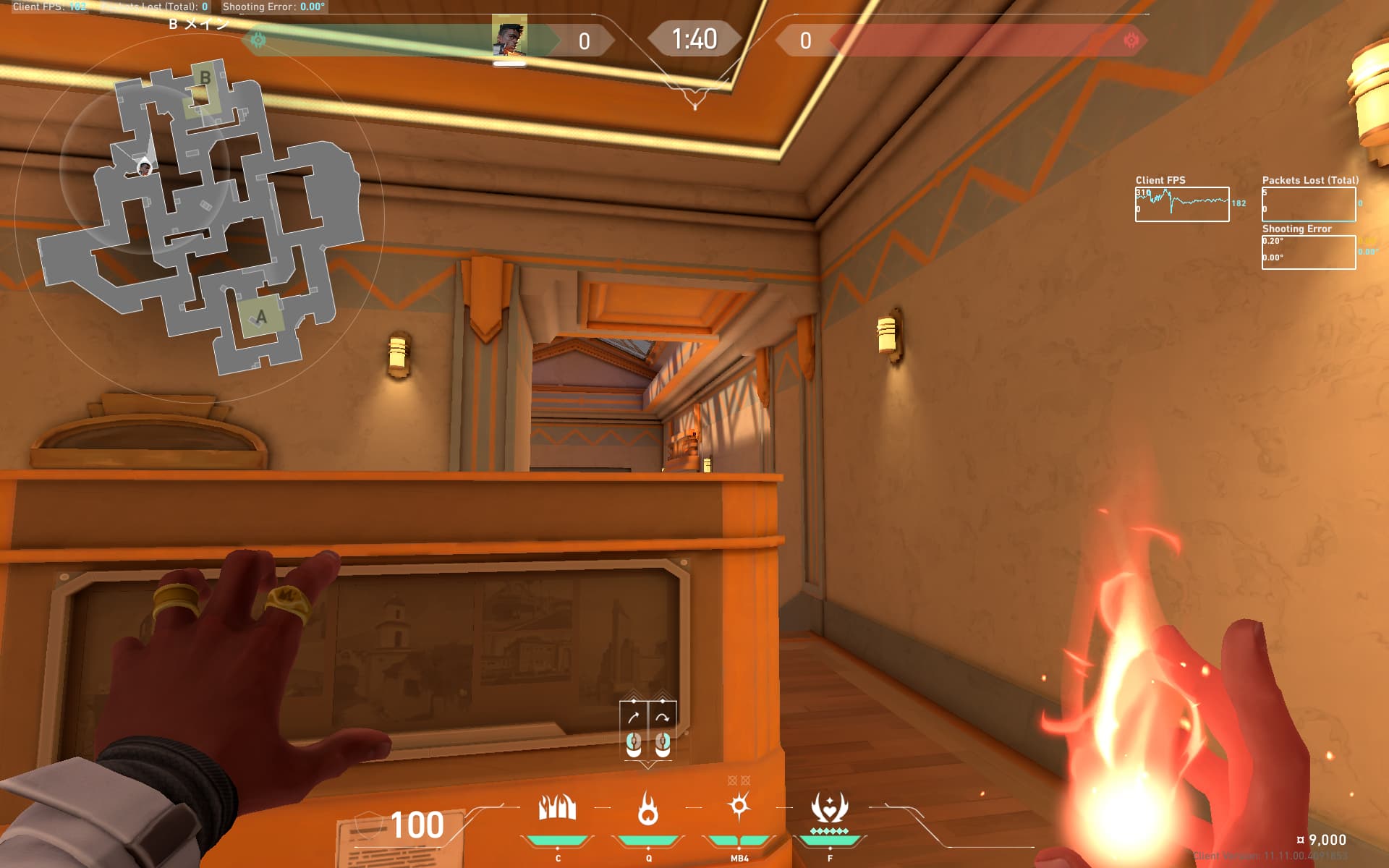Click the Client FPS performance graph
The height and width of the screenshot is (868, 1389).
click(x=1181, y=204)
